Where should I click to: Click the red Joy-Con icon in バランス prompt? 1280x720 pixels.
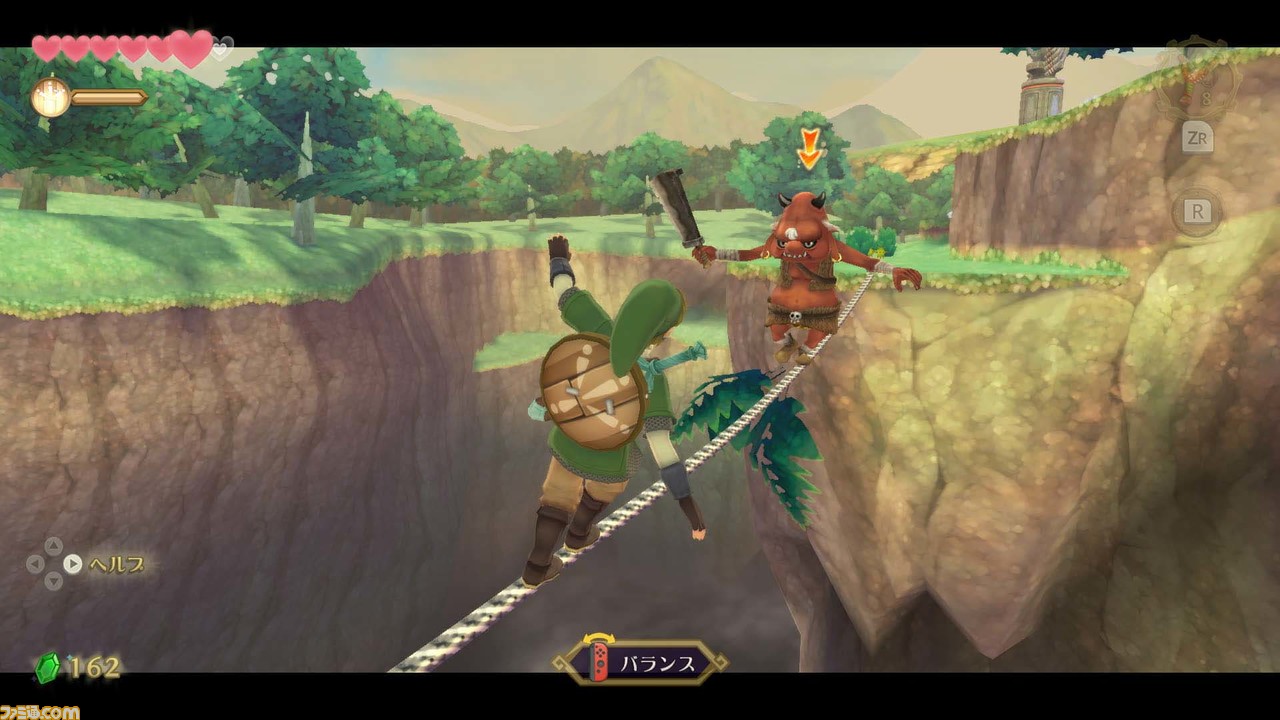tap(597, 662)
